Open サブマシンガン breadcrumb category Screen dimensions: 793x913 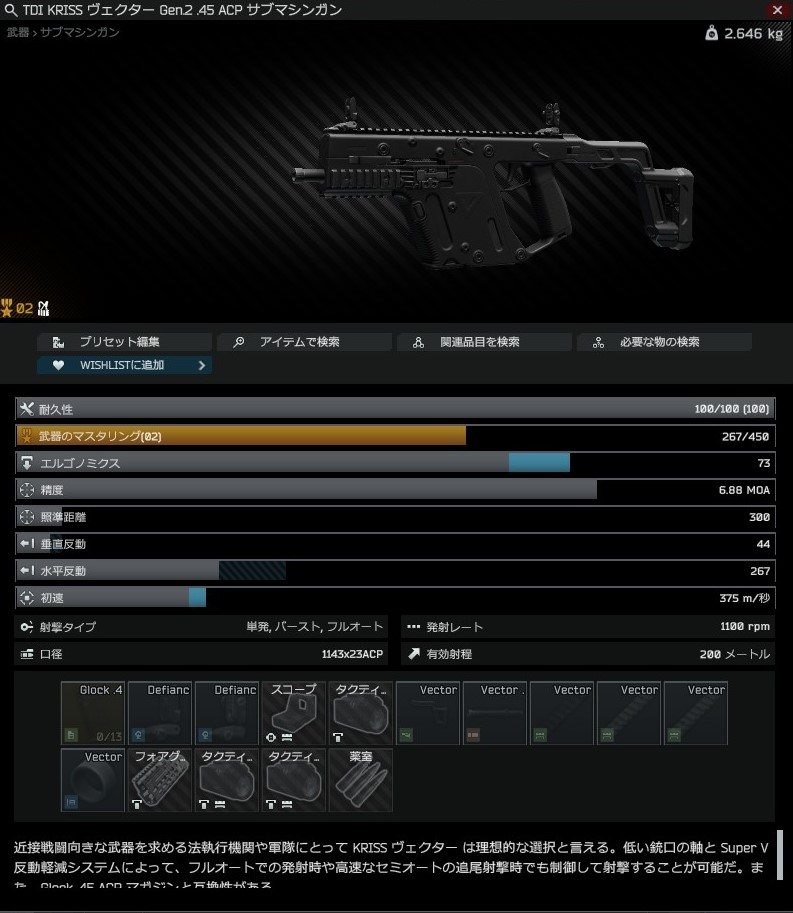(80, 33)
